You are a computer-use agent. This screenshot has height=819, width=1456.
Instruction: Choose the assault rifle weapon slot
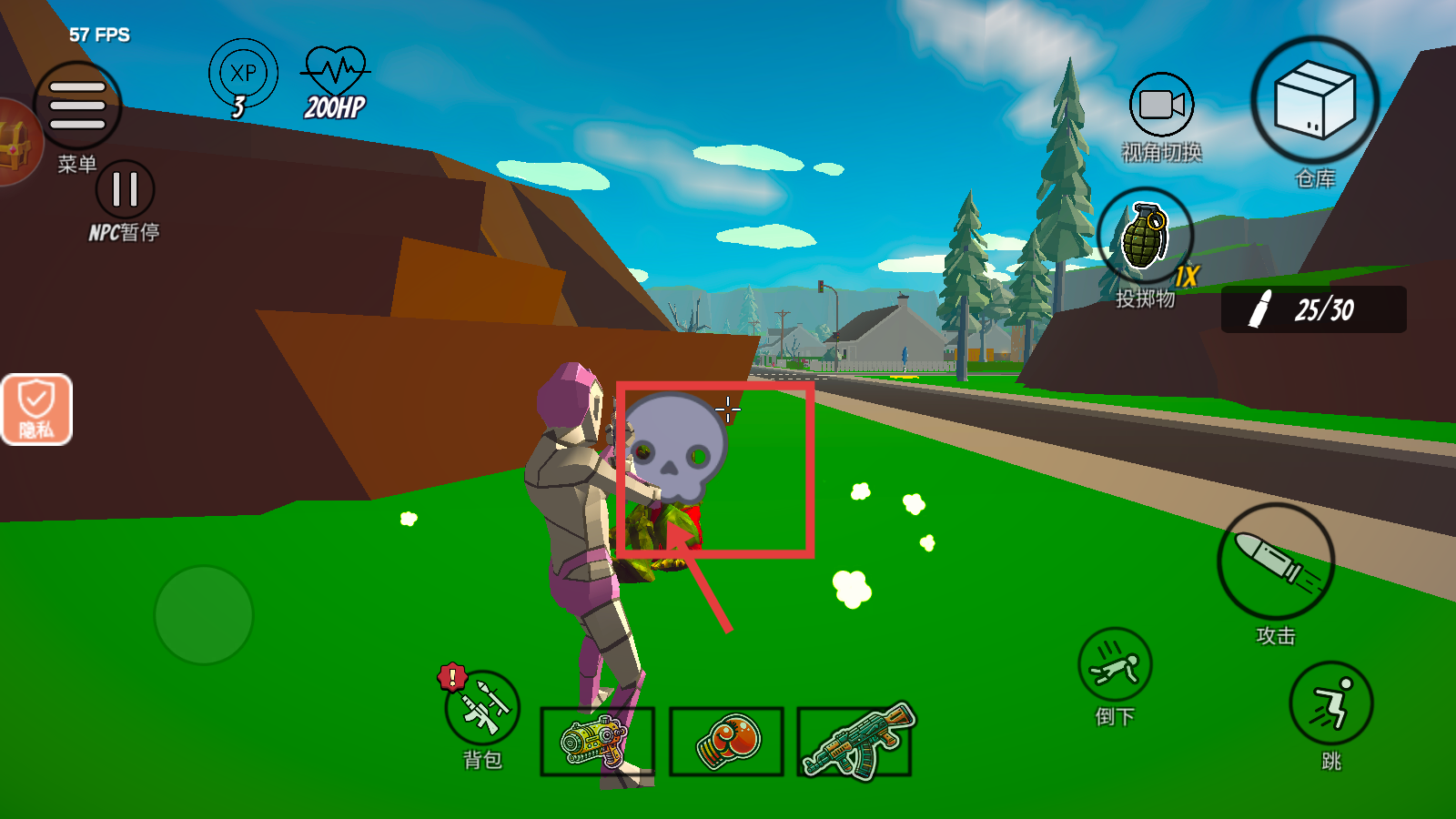tap(854, 741)
